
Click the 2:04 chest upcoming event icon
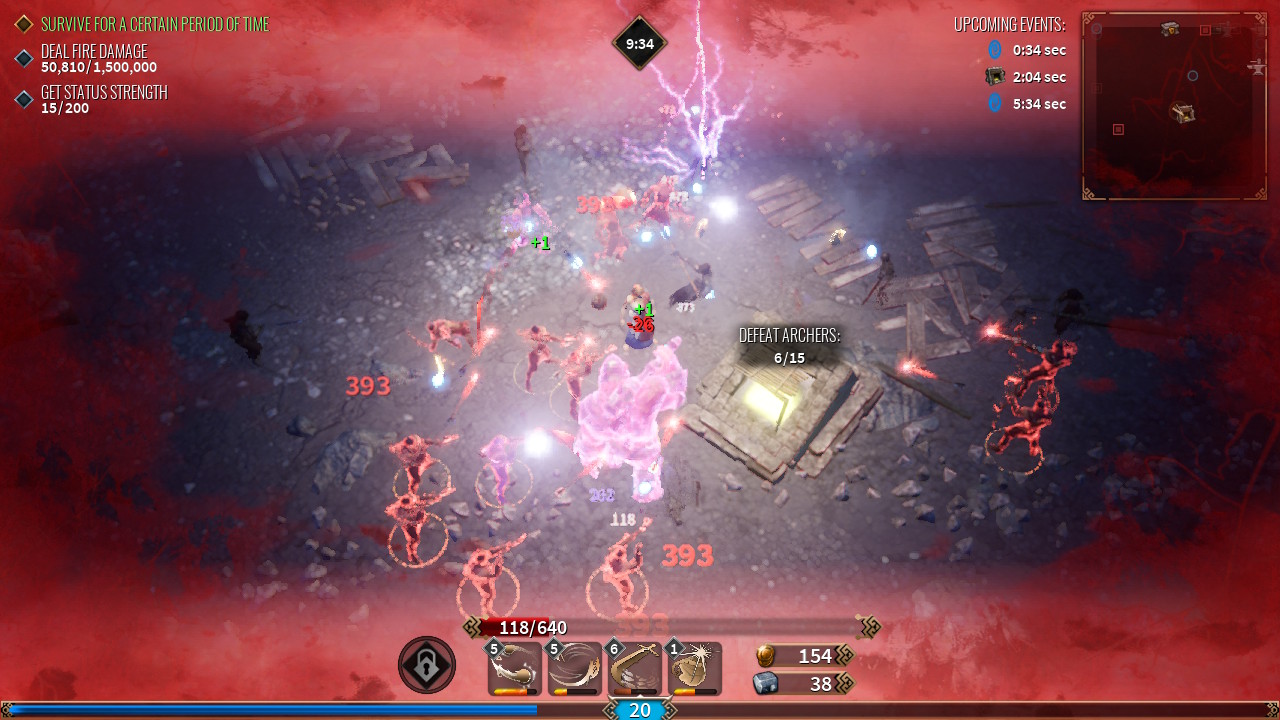click(995, 77)
